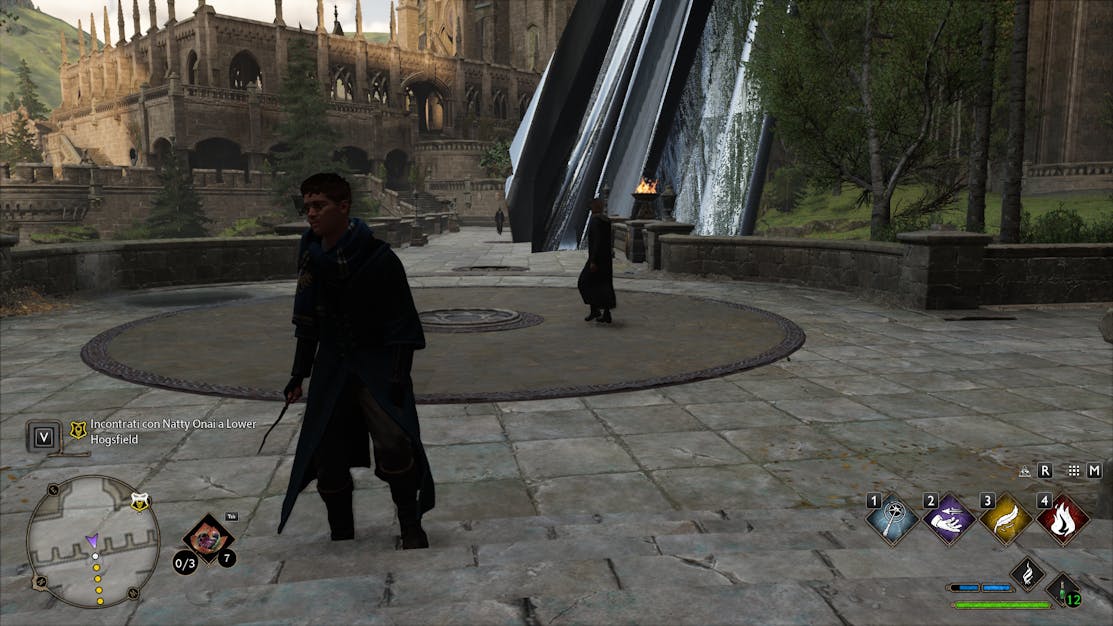
Task: Cast Accio from the purple spell slot
Action: (948, 520)
